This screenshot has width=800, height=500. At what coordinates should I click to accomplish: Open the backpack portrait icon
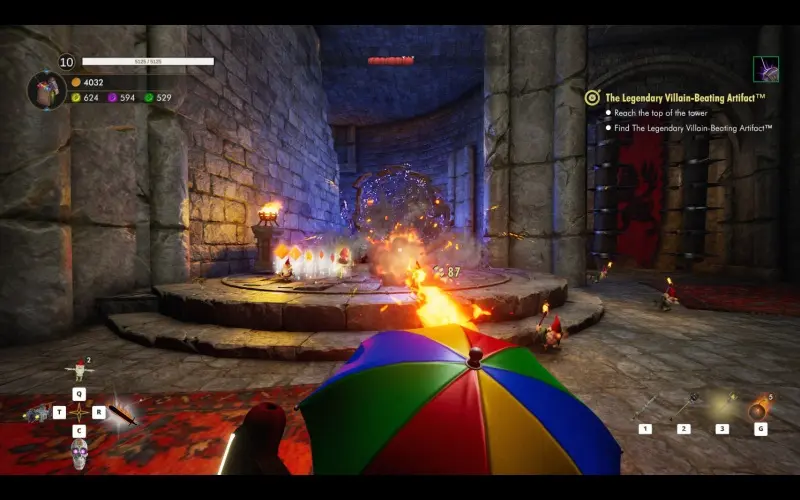tap(46, 90)
